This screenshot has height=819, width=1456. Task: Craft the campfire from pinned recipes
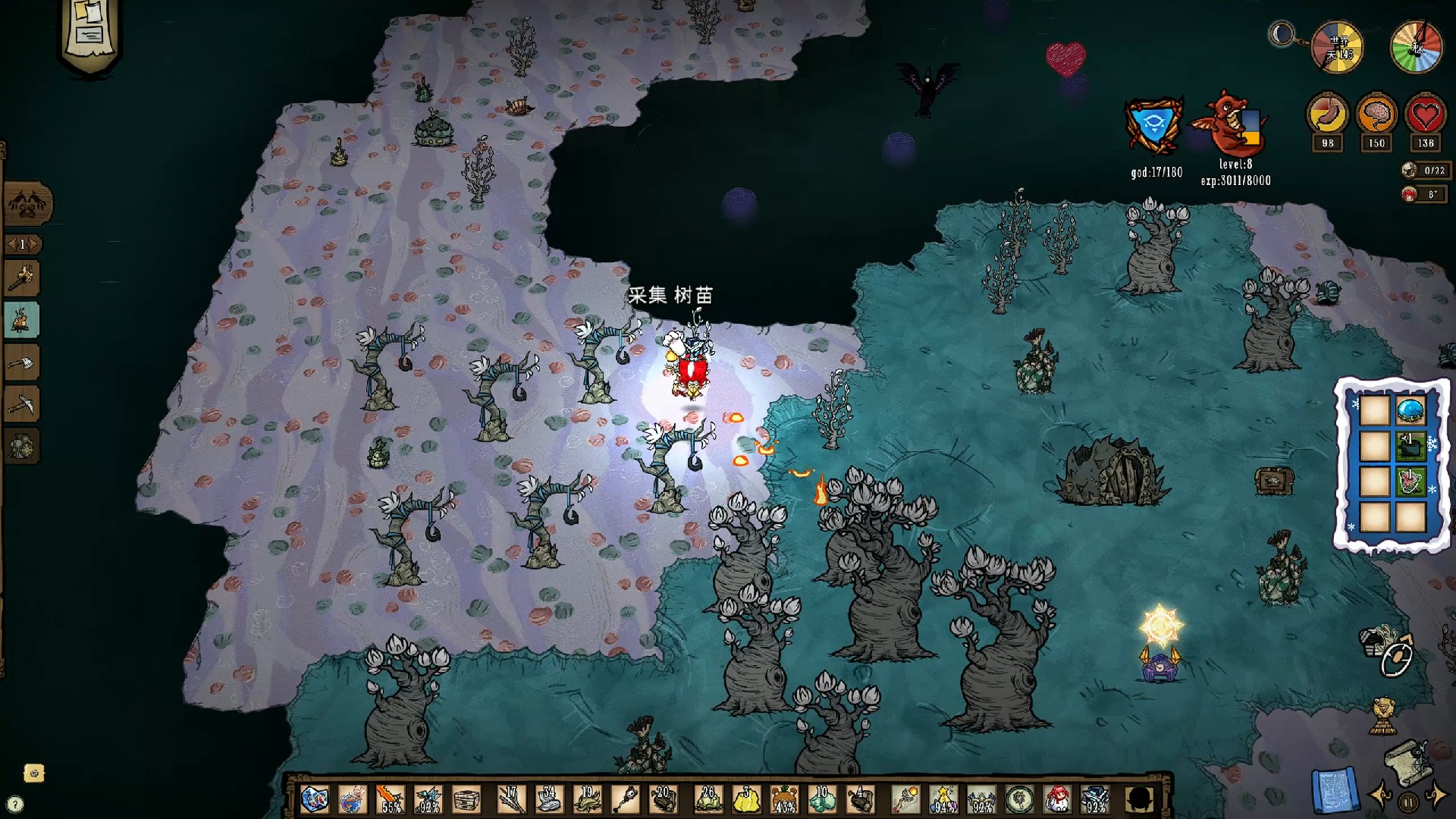point(23,319)
